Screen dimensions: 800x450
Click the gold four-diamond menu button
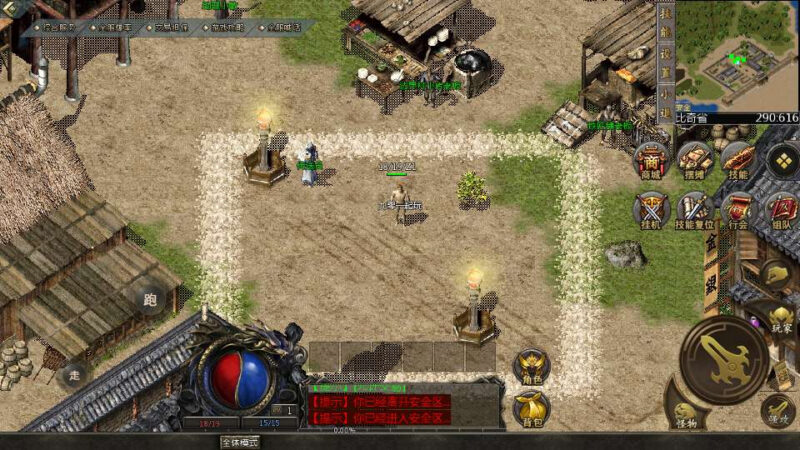[x=781, y=160]
